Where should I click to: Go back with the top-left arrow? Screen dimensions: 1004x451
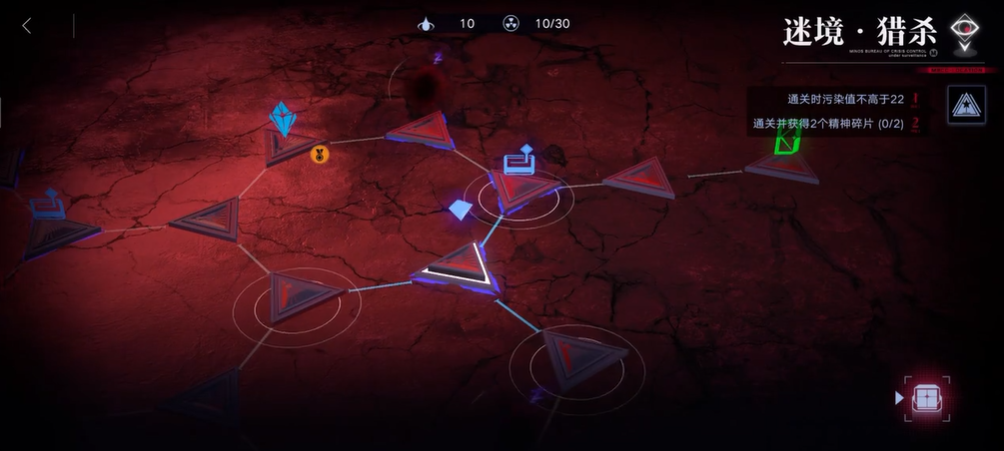[27, 26]
